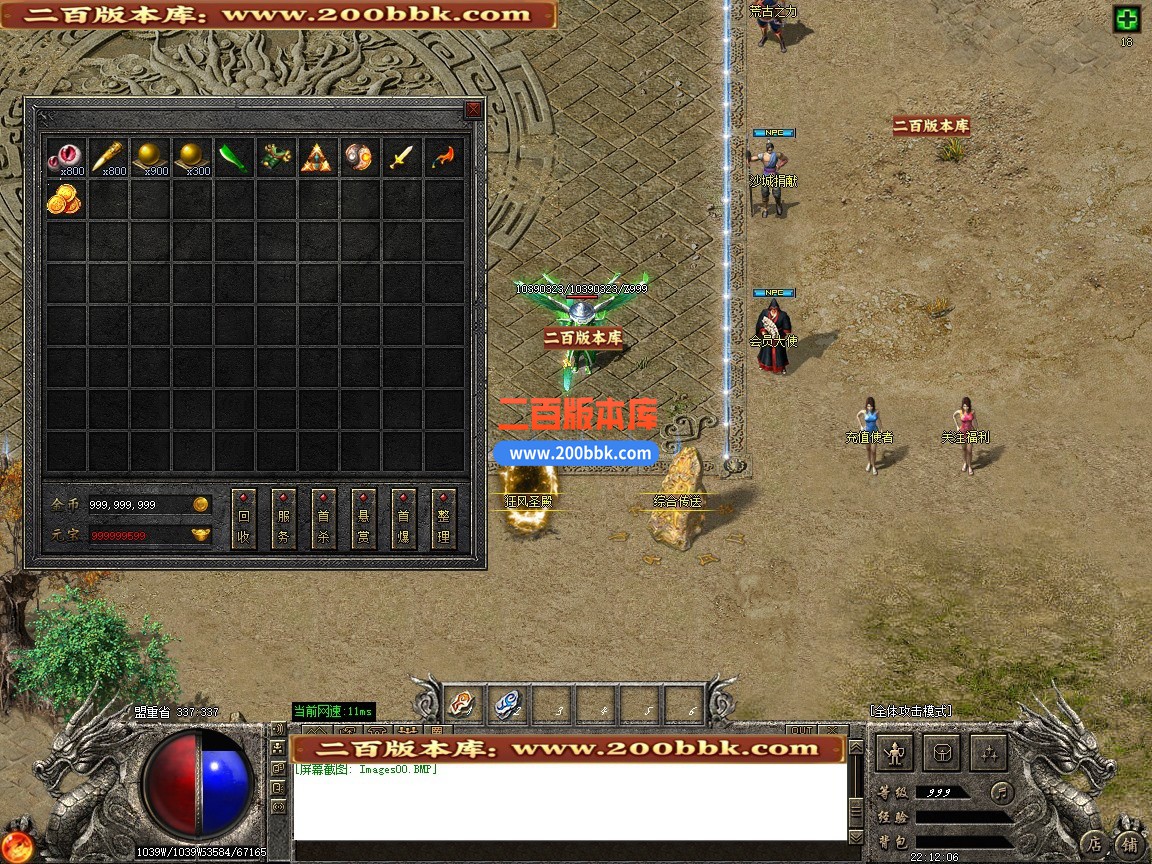Screen dimensions: 1152x864
Task: Click the white chat message box
Action: [570, 802]
